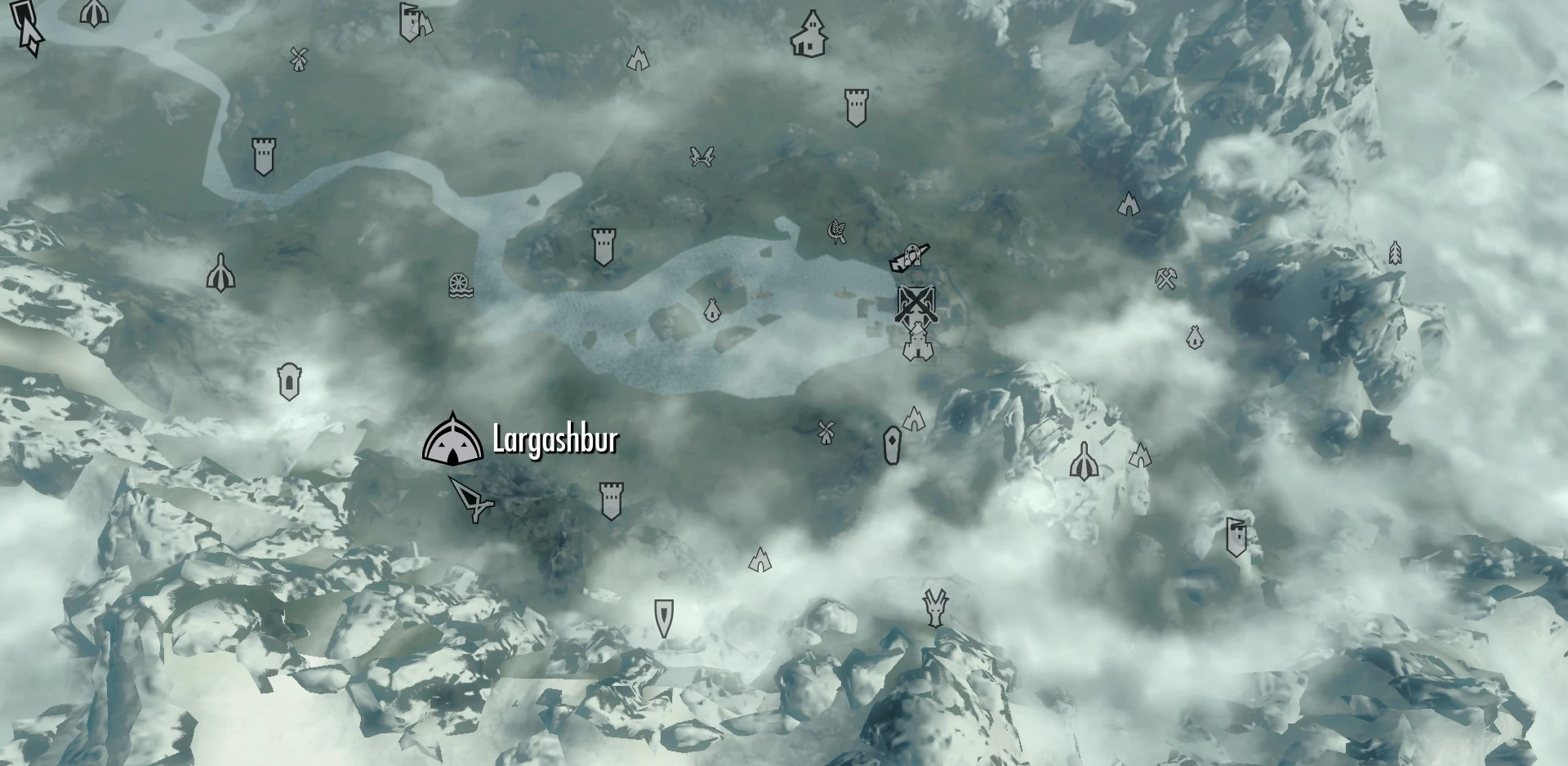This screenshot has width=1568, height=766.
Task: Click the water-wheel mill marker by the river
Action: 459,286
